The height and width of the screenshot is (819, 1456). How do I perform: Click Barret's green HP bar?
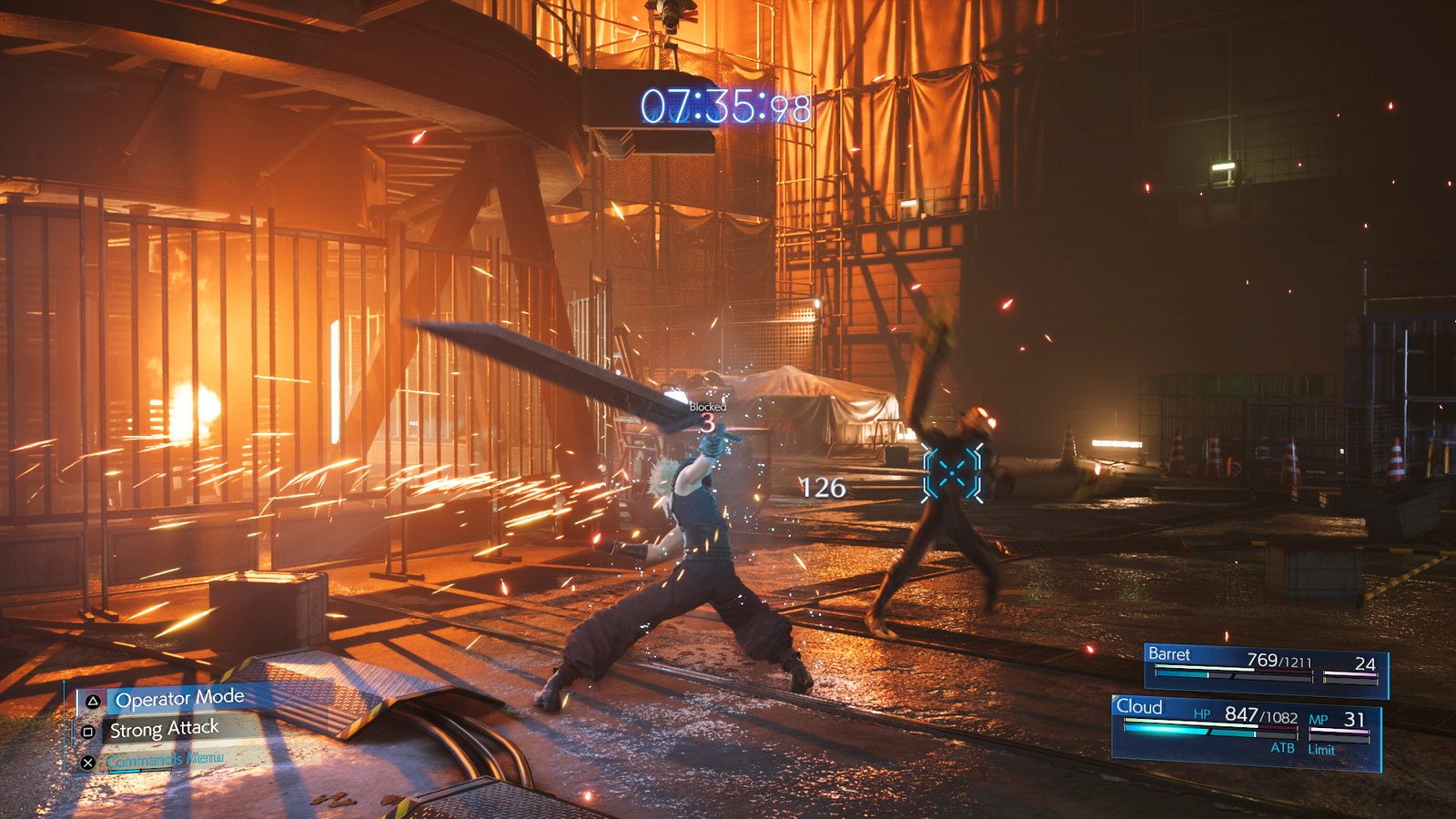click(1206, 666)
